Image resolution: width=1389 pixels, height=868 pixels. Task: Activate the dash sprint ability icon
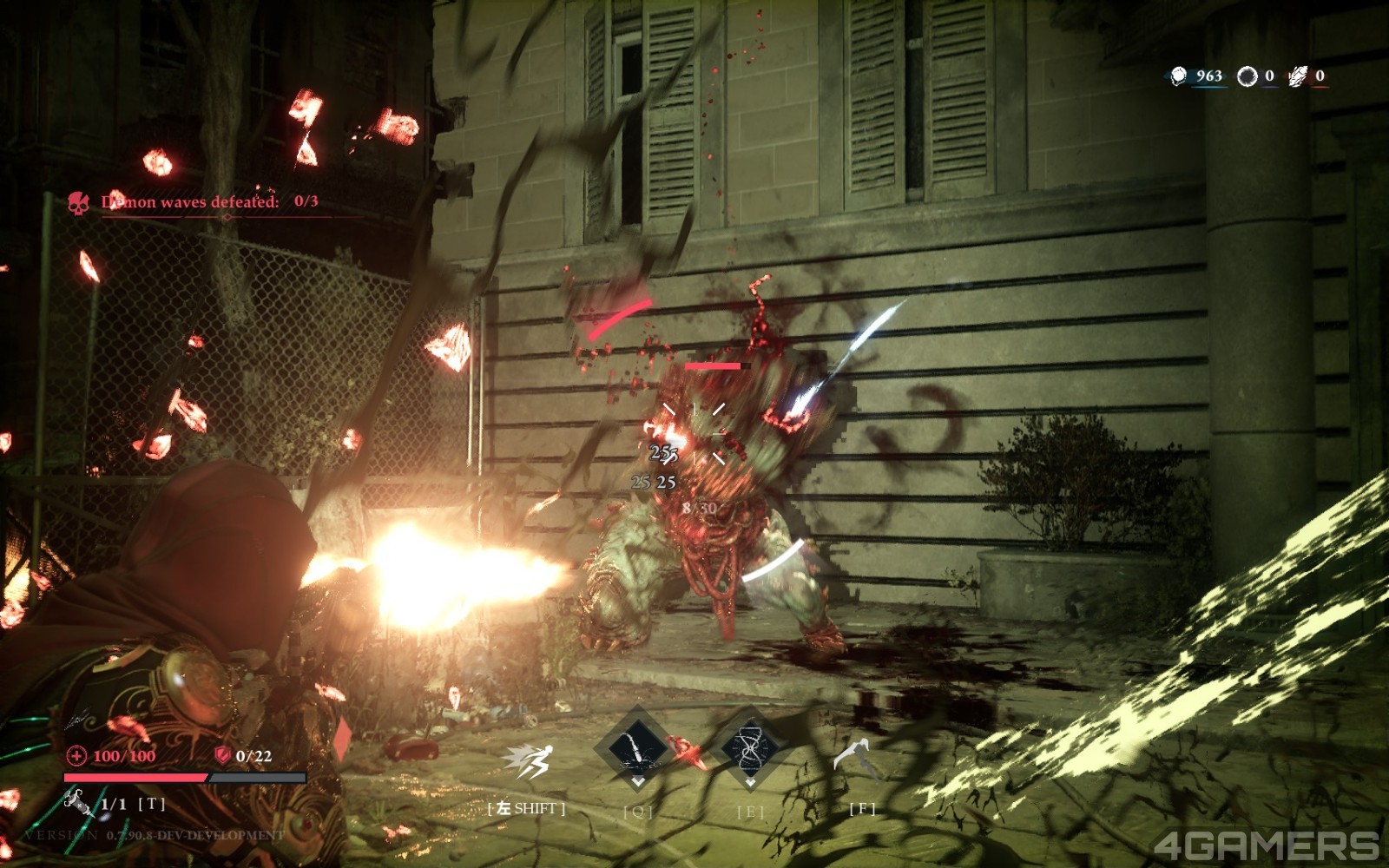coord(527,763)
